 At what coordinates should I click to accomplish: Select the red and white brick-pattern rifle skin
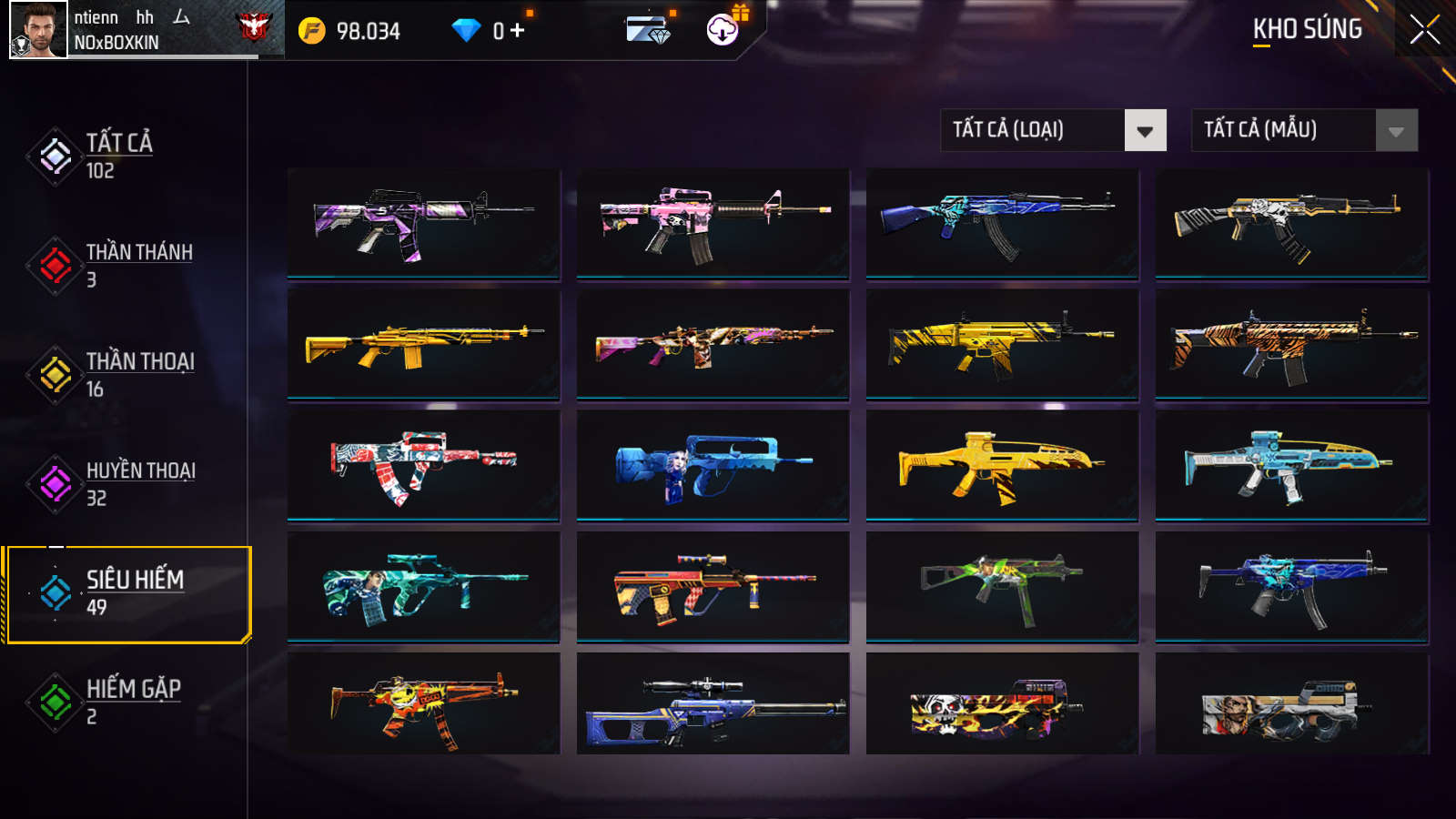point(423,465)
